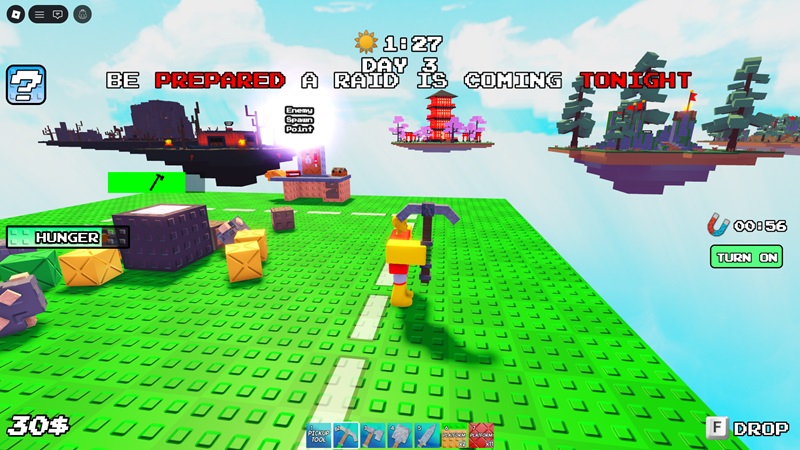Open the backpack inventory icon
Image resolution: width=800 pixels, height=450 pixels.
click(x=82, y=14)
